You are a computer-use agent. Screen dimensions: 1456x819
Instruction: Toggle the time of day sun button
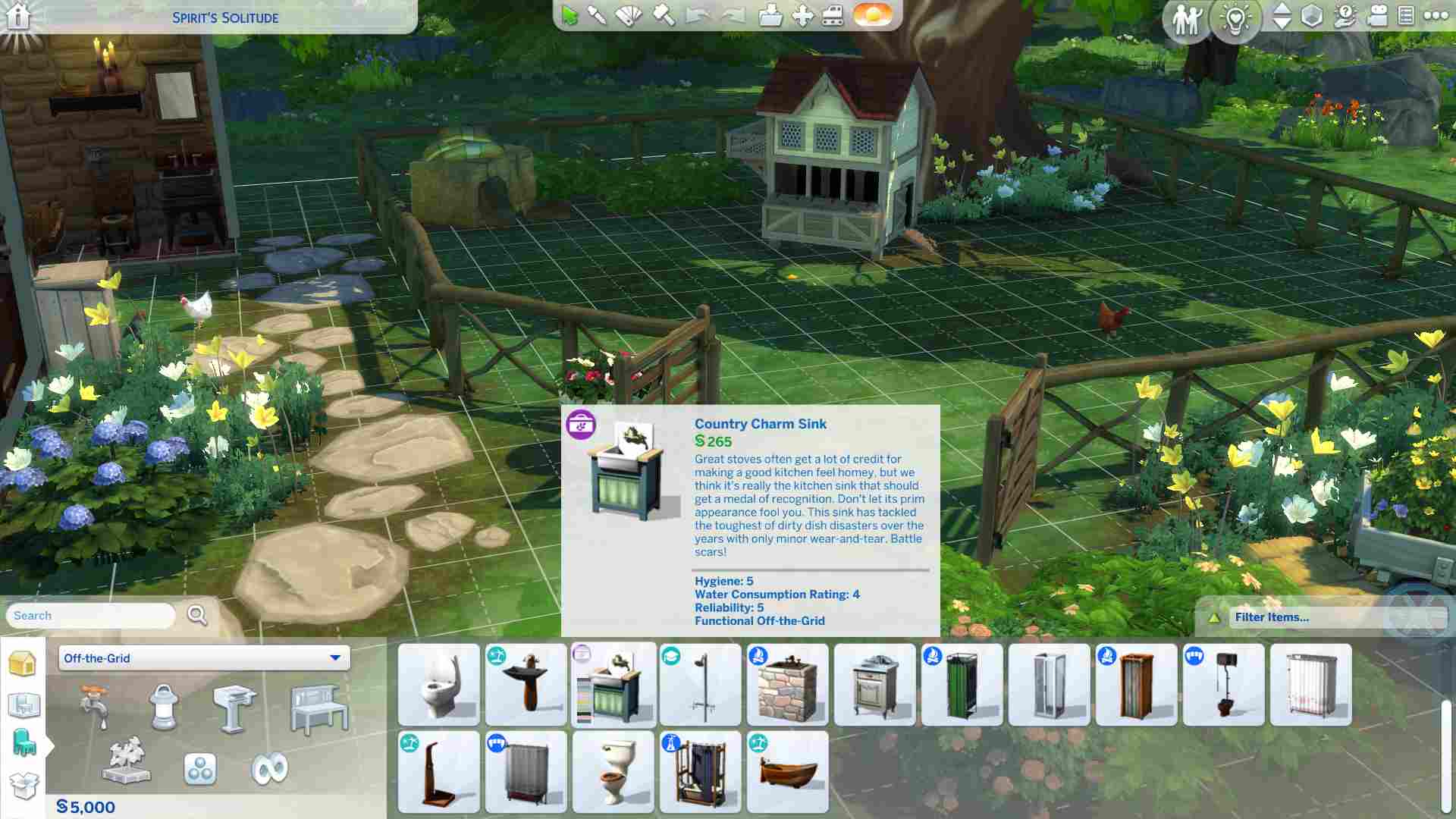873,15
